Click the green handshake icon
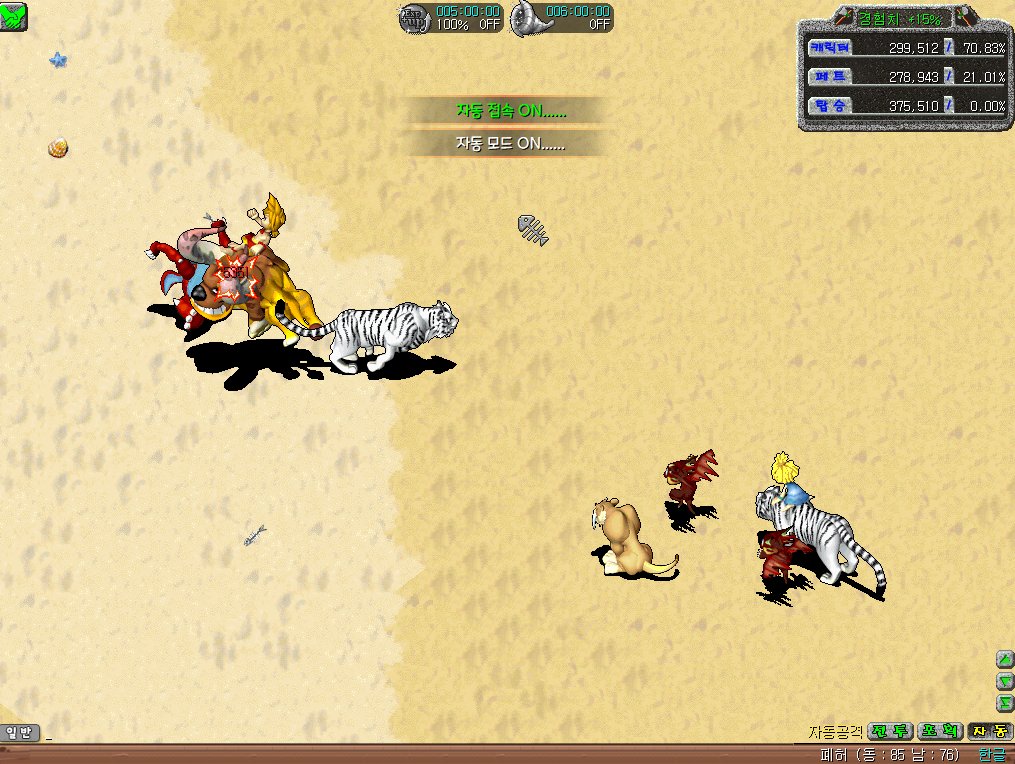The image size is (1015, 764). coord(14,16)
